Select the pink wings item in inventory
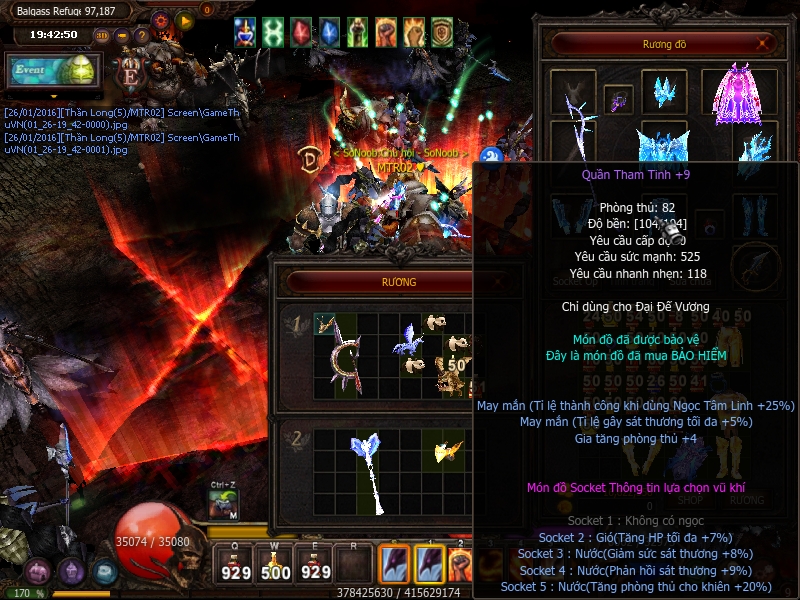This screenshot has width=800, height=600. 740,95
